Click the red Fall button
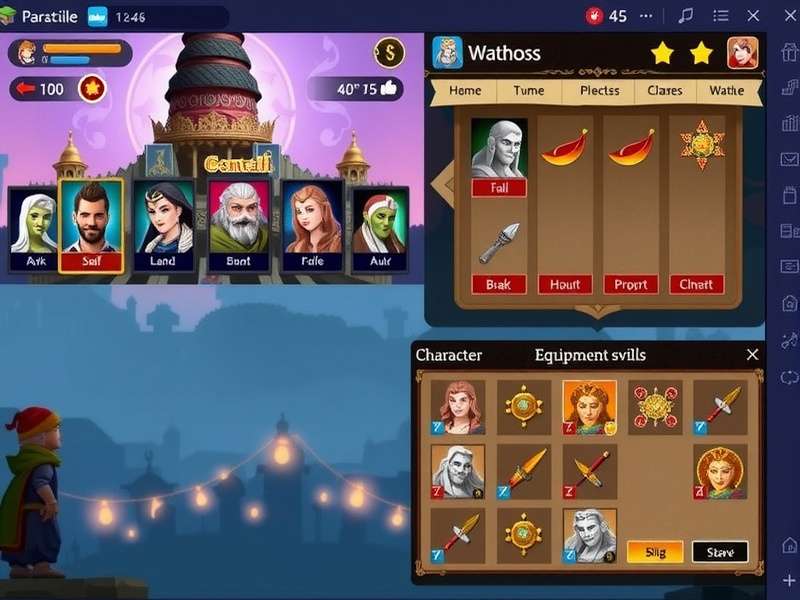This screenshot has height=600, width=800. click(x=498, y=187)
